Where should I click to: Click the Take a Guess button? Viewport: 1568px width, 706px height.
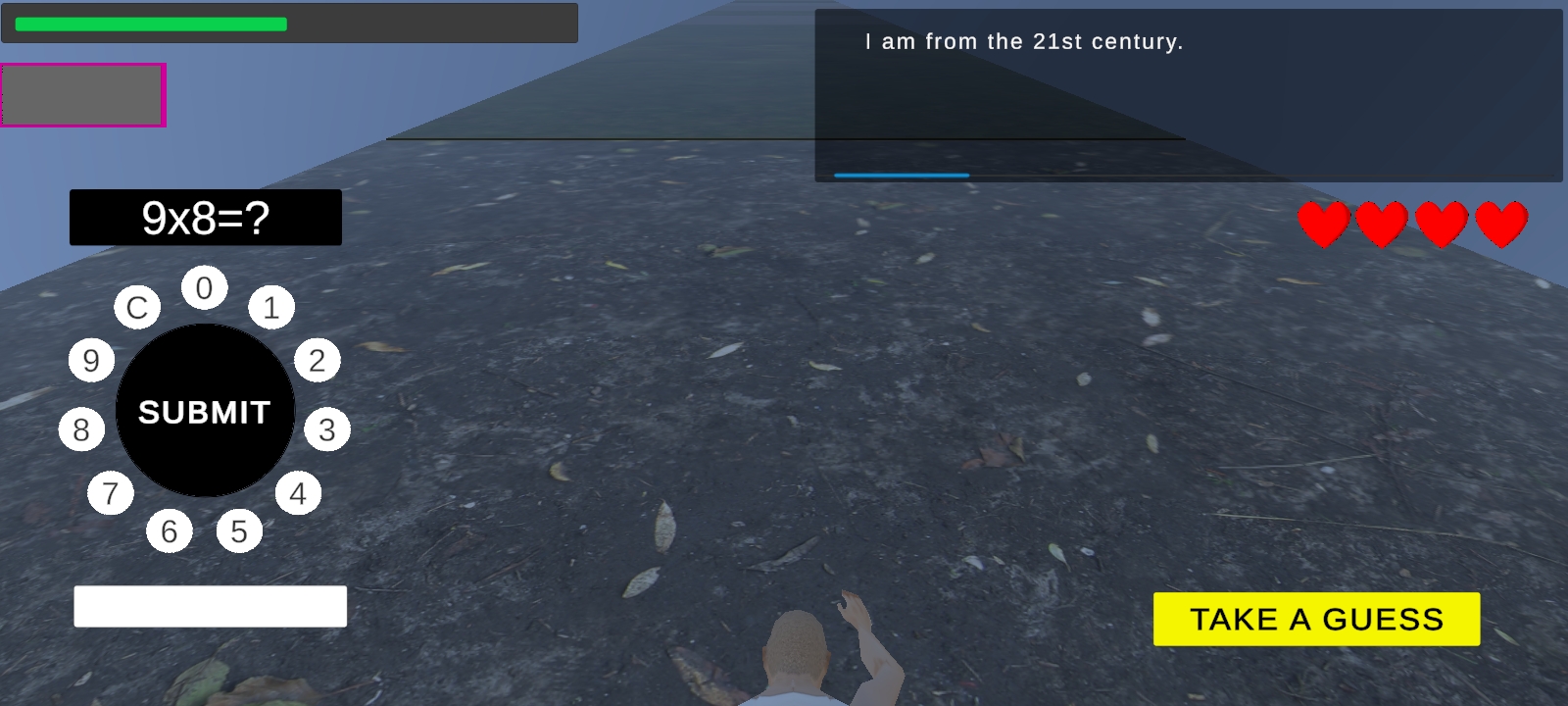[1316, 619]
